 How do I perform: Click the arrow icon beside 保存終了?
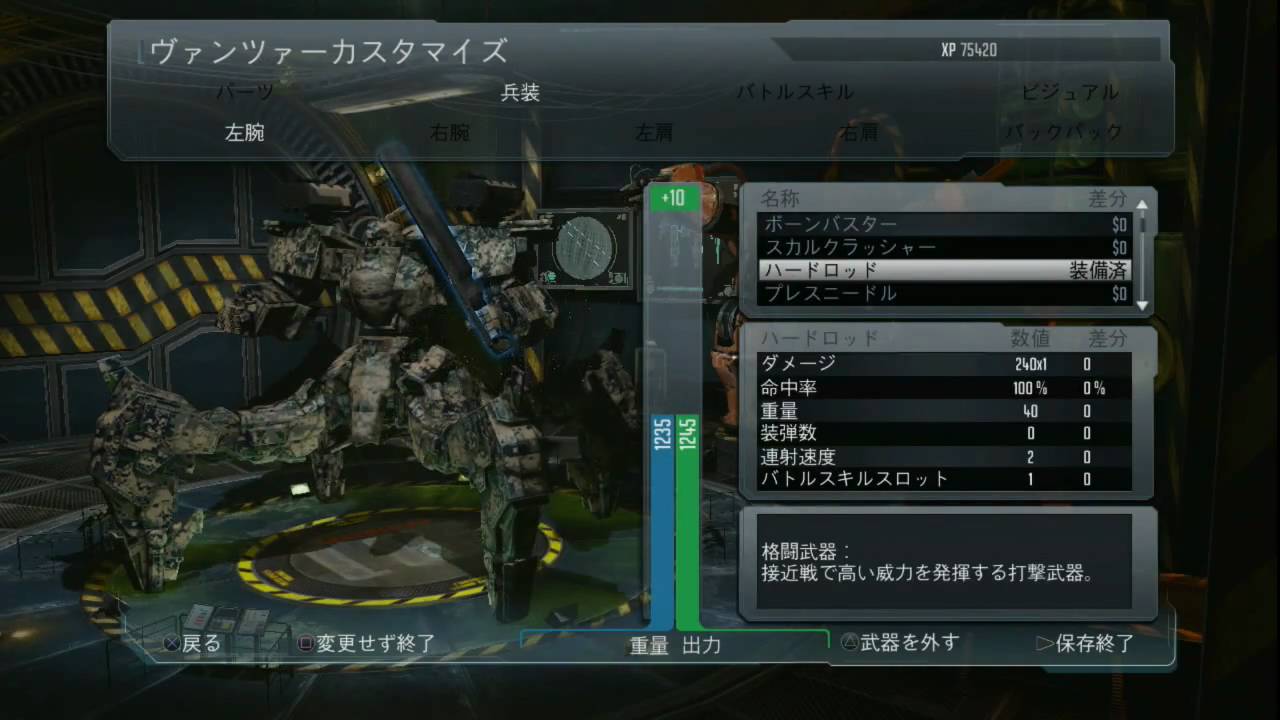(1044, 643)
